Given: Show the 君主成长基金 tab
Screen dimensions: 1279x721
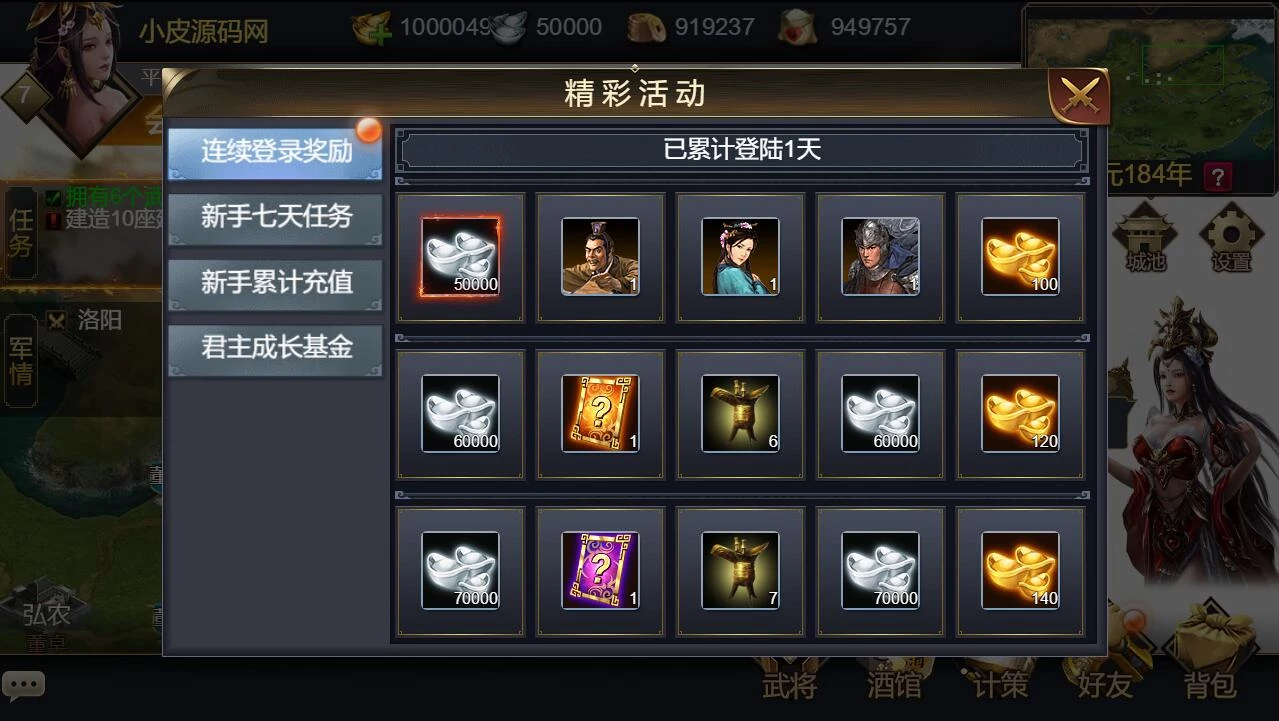Looking at the screenshot, I should (x=275, y=349).
